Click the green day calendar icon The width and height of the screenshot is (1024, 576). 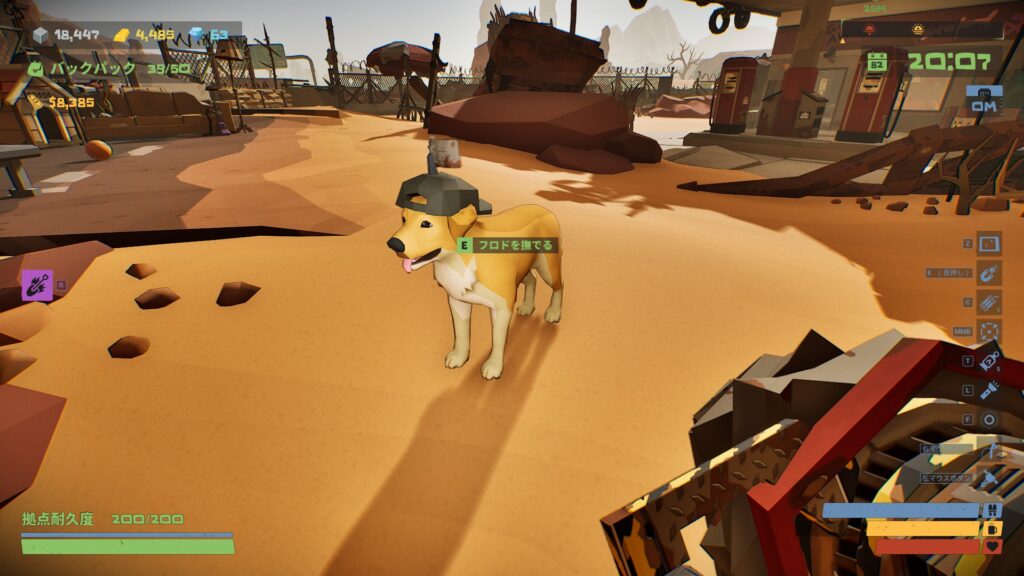[878, 62]
